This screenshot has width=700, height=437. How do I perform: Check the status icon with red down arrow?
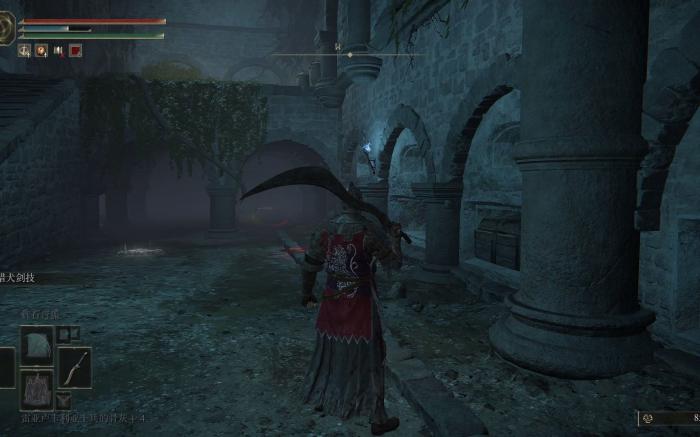tap(59, 50)
